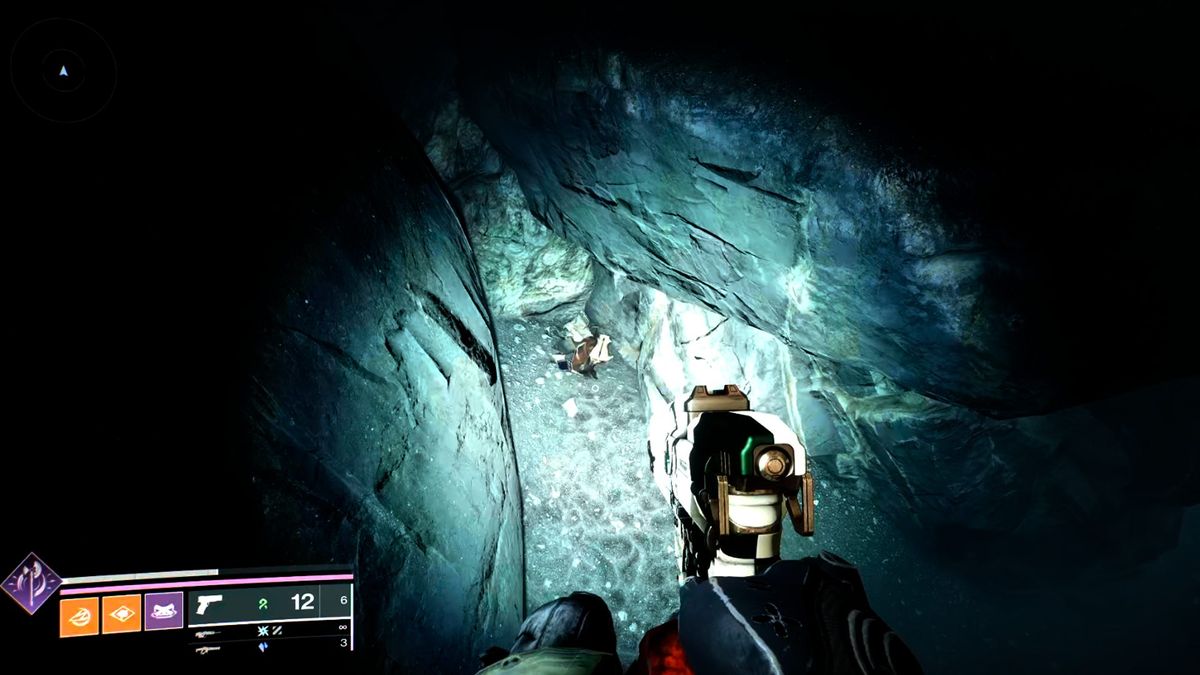1200x675 pixels.
Task: Activate the purple axe super ability
Action: click(x=30, y=583)
